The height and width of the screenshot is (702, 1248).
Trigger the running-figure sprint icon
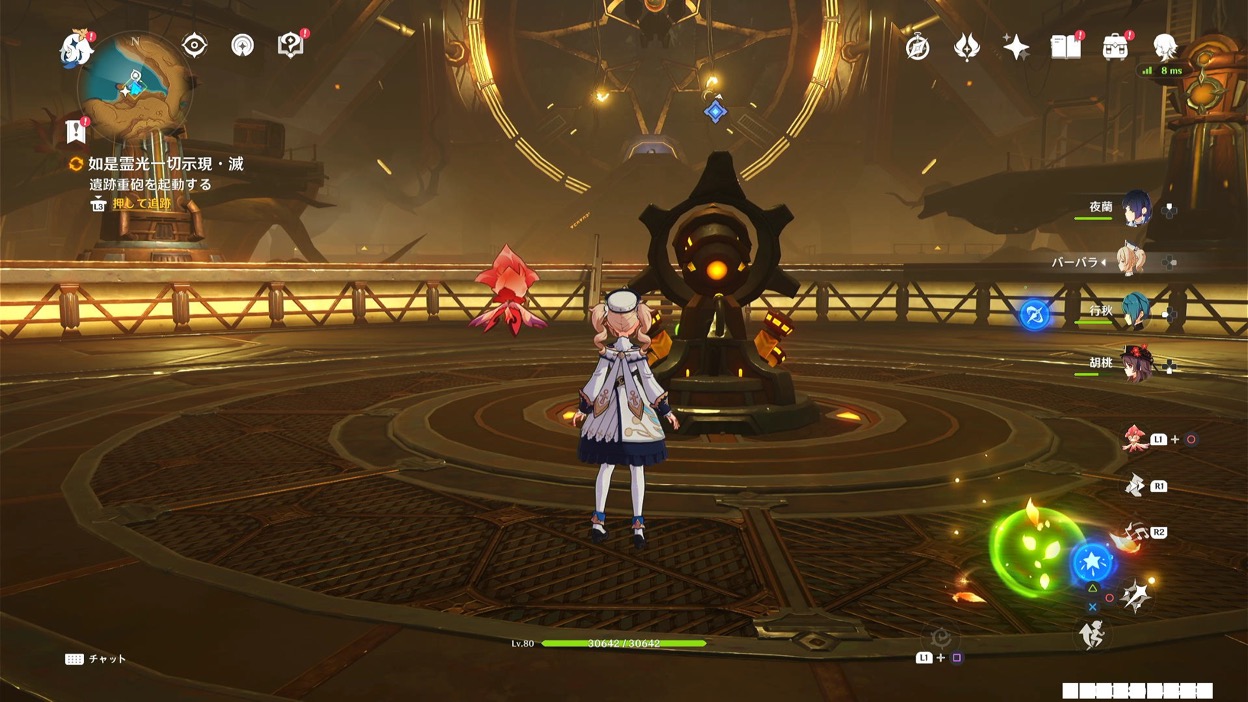[1092, 634]
